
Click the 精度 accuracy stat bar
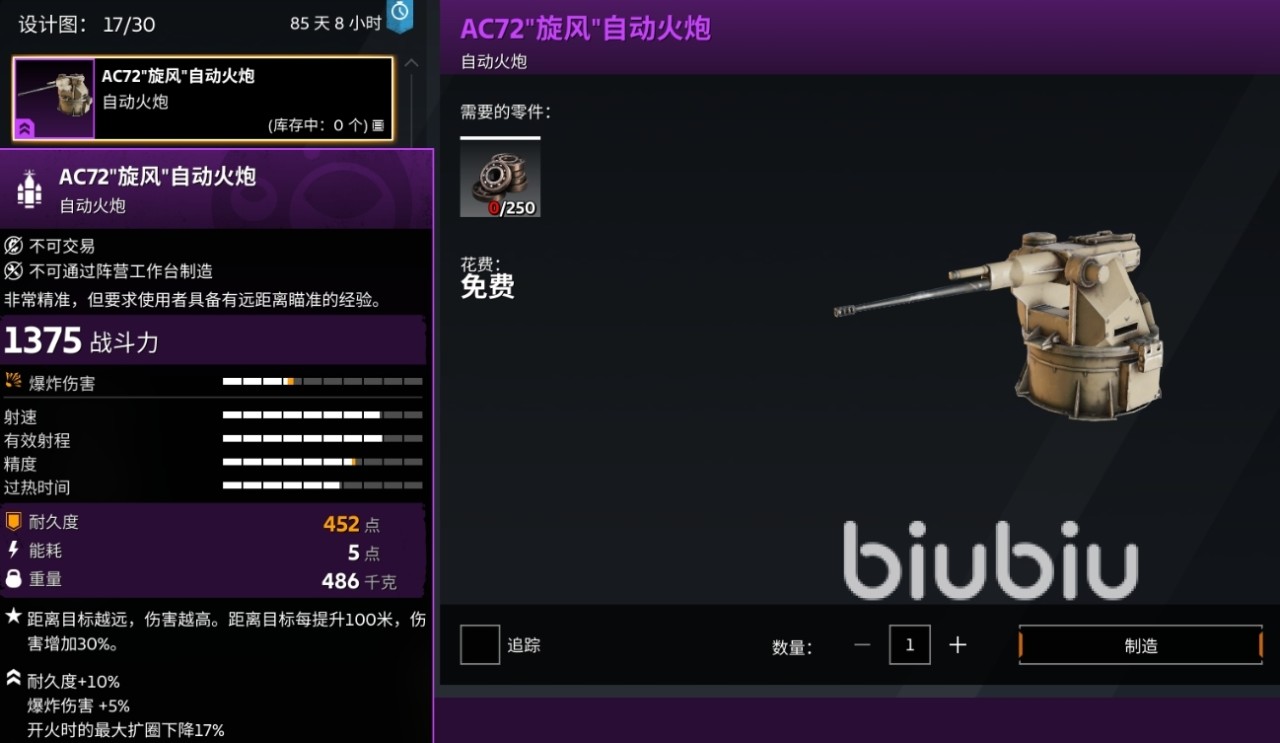[x=322, y=463]
